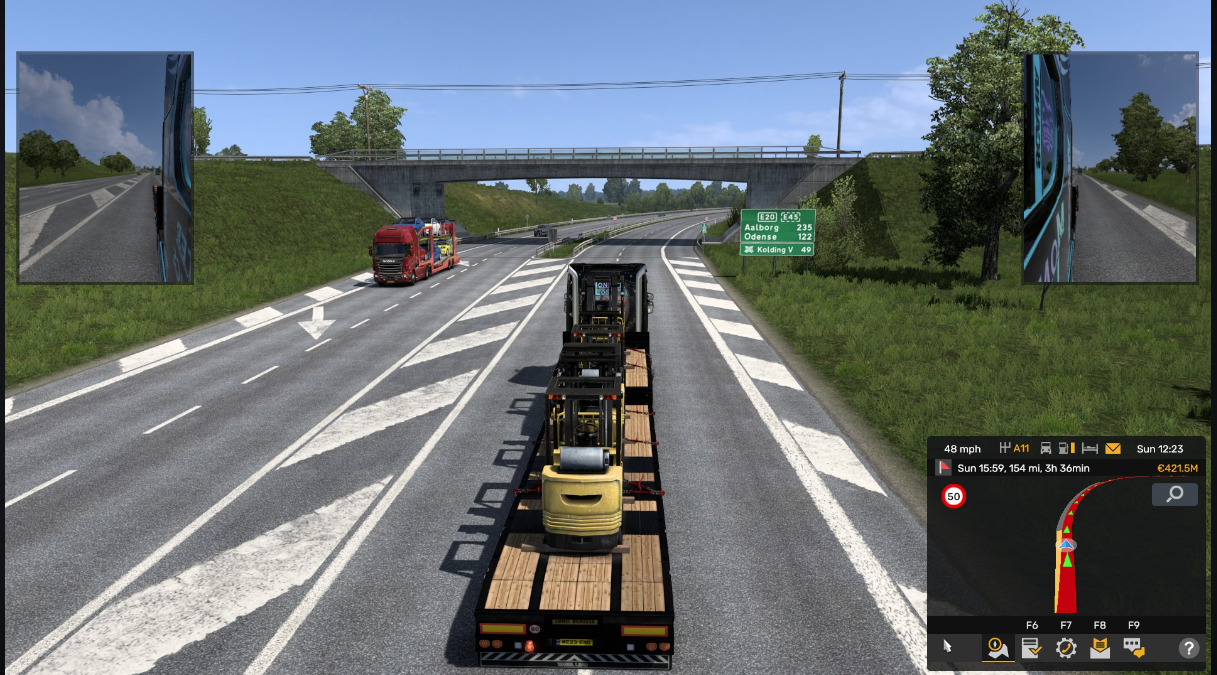Open the gear and phone assistance tab
The height and width of the screenshot is (675, 1217).
click(1066, 648)
